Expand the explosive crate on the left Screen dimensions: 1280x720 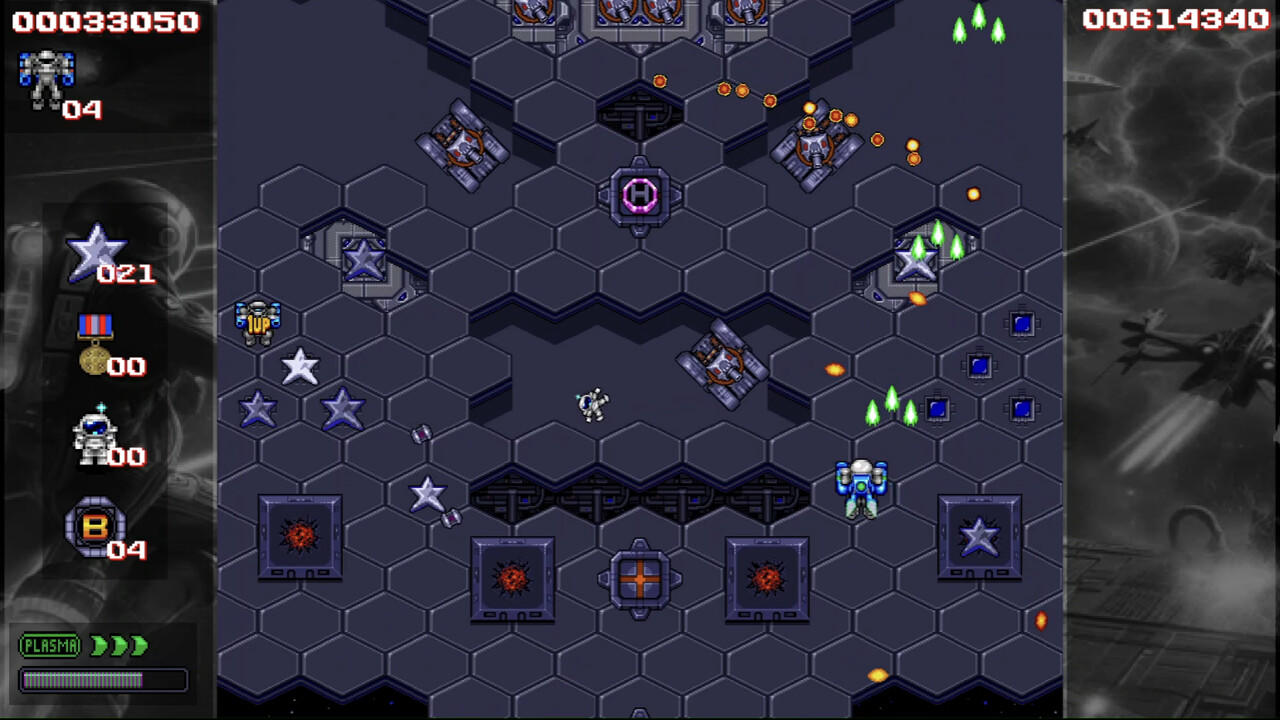pyautogui.click(x=300, y=537)
